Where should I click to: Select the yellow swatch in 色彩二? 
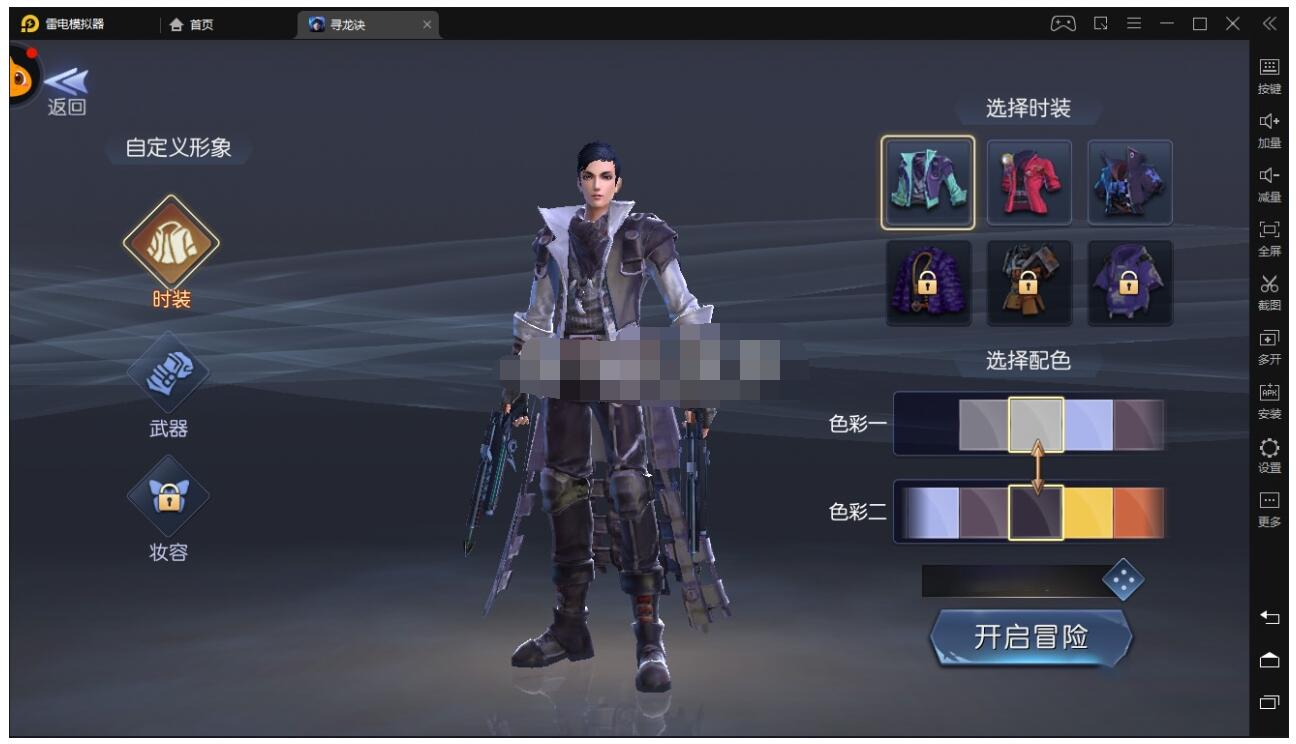coord(1087,511)
